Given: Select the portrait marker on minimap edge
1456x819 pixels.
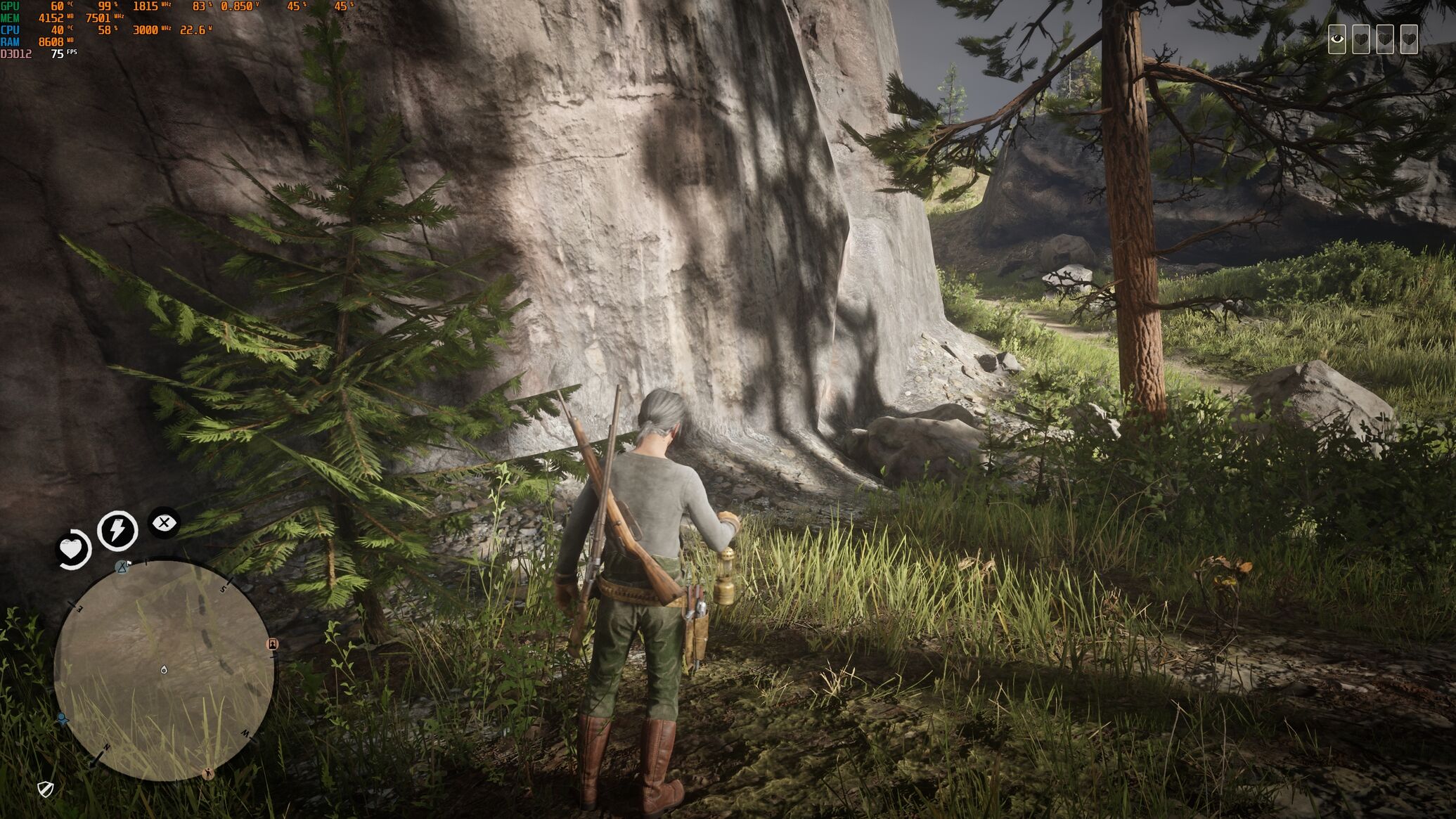Looking at the screenshot, I should (x=273, y=644).
